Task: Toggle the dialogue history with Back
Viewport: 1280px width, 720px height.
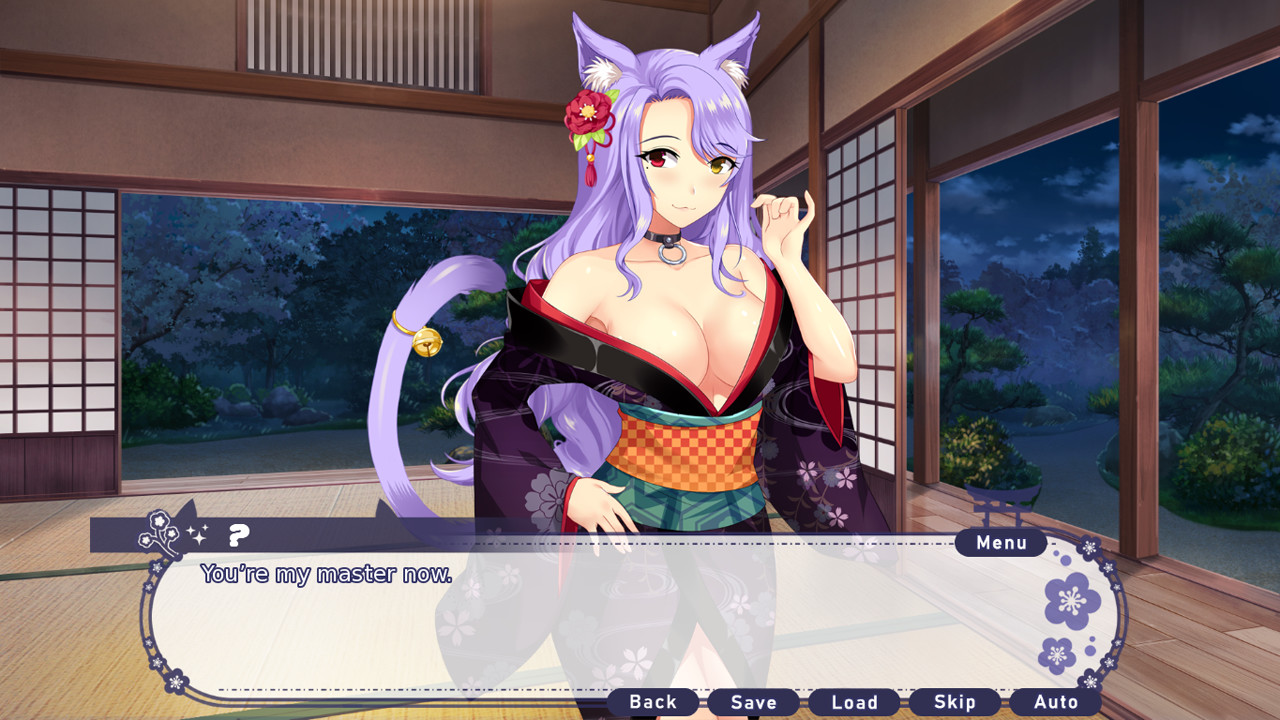Action: (653, 702)
